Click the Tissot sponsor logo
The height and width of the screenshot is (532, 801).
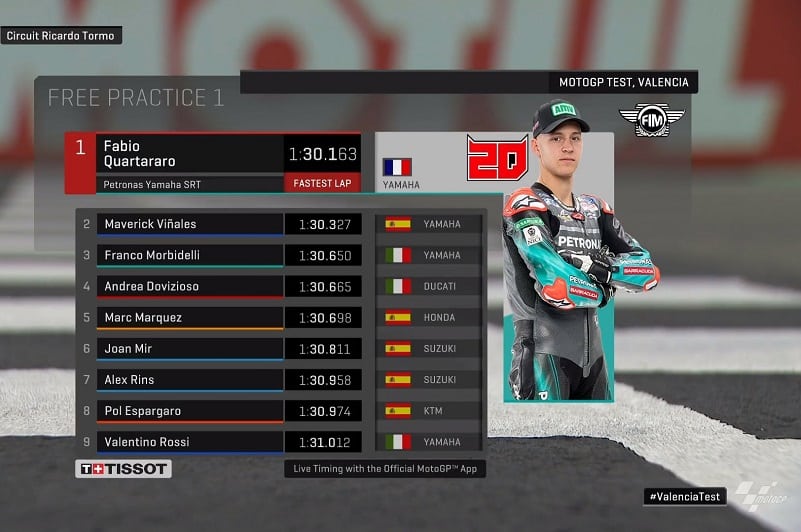pos(124,468)
